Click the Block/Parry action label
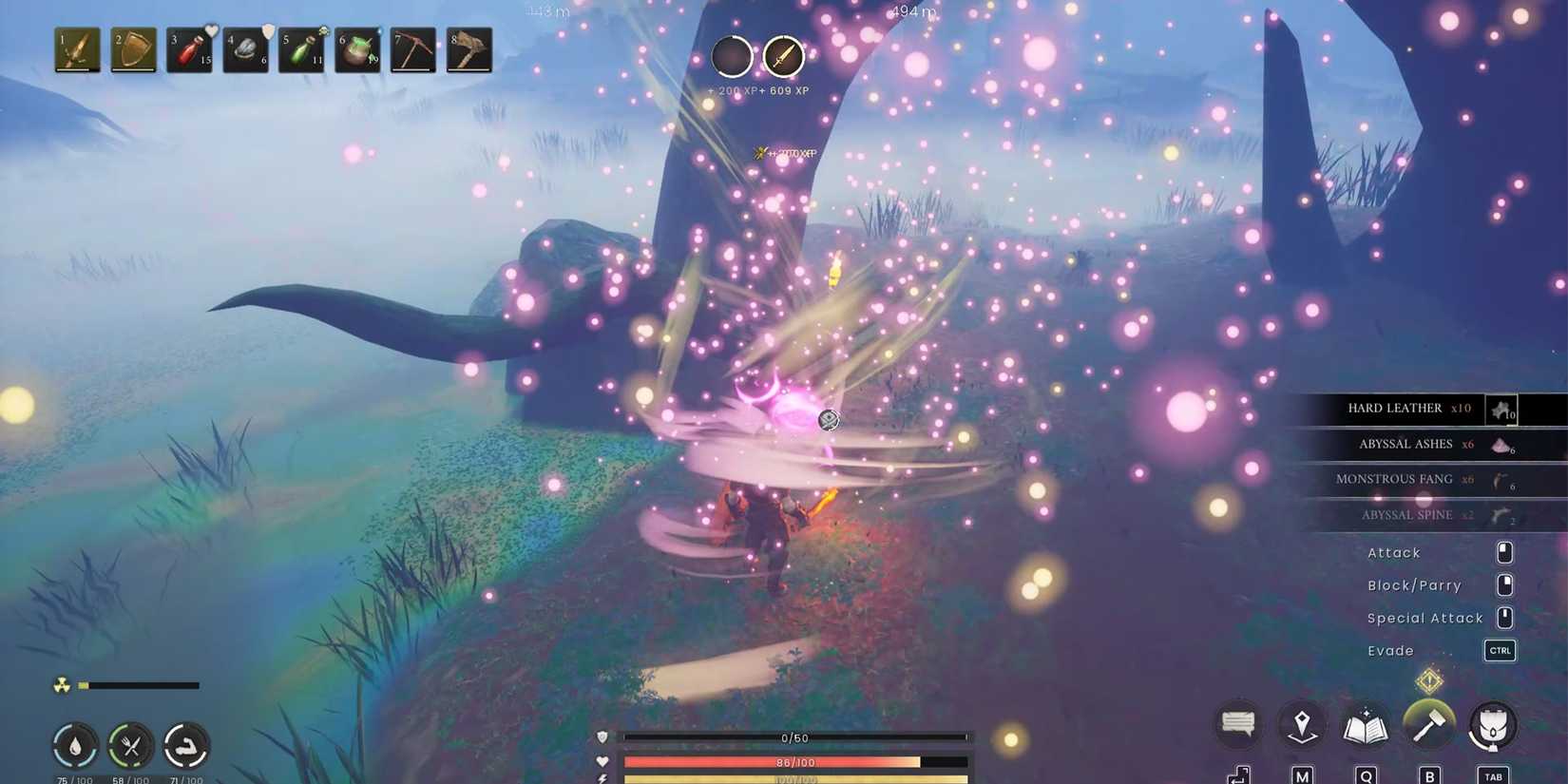The image size is (1568, 784). [x=1413, y=585]
